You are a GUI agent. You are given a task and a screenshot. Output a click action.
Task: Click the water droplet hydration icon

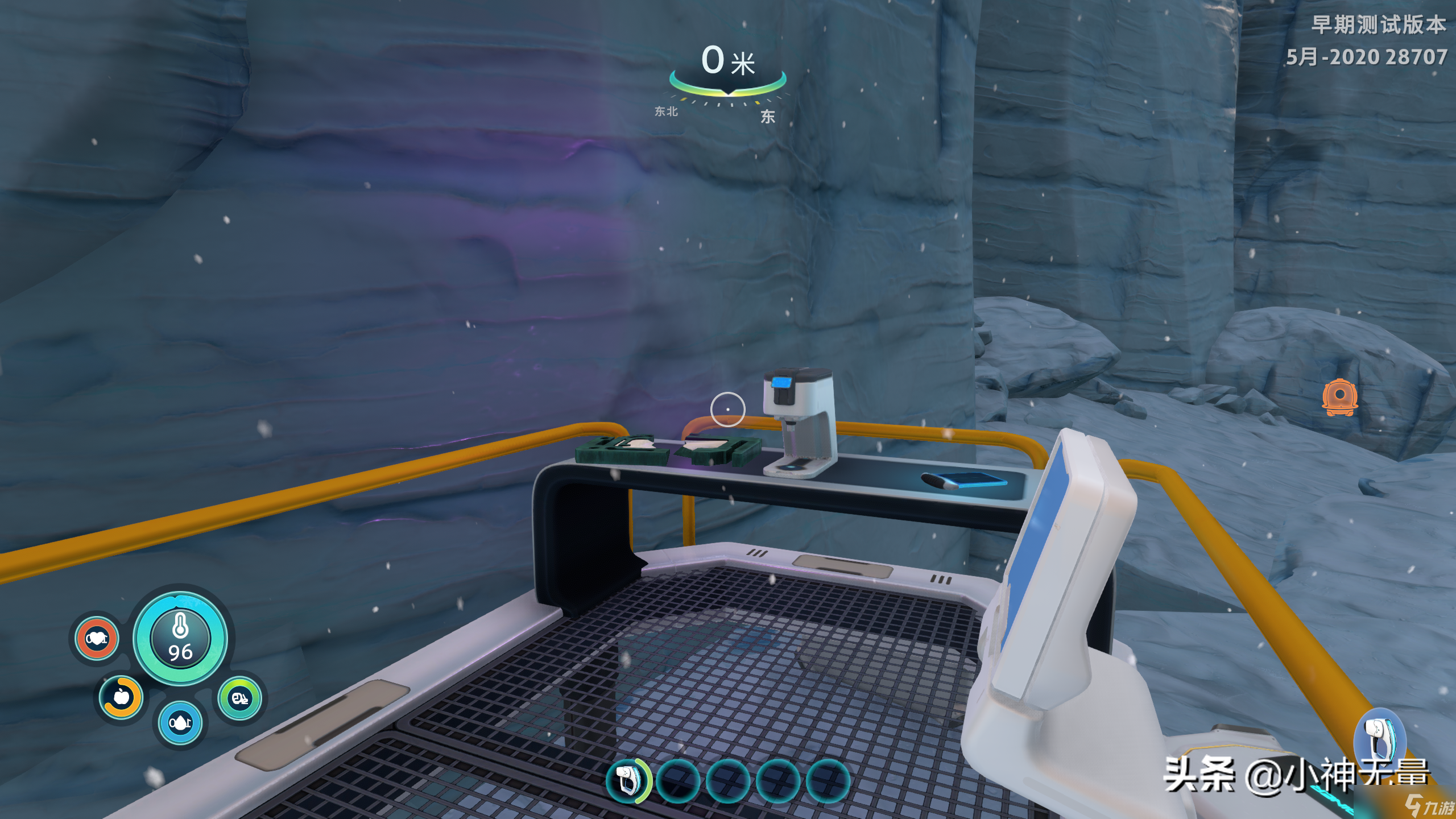point(180,723)
